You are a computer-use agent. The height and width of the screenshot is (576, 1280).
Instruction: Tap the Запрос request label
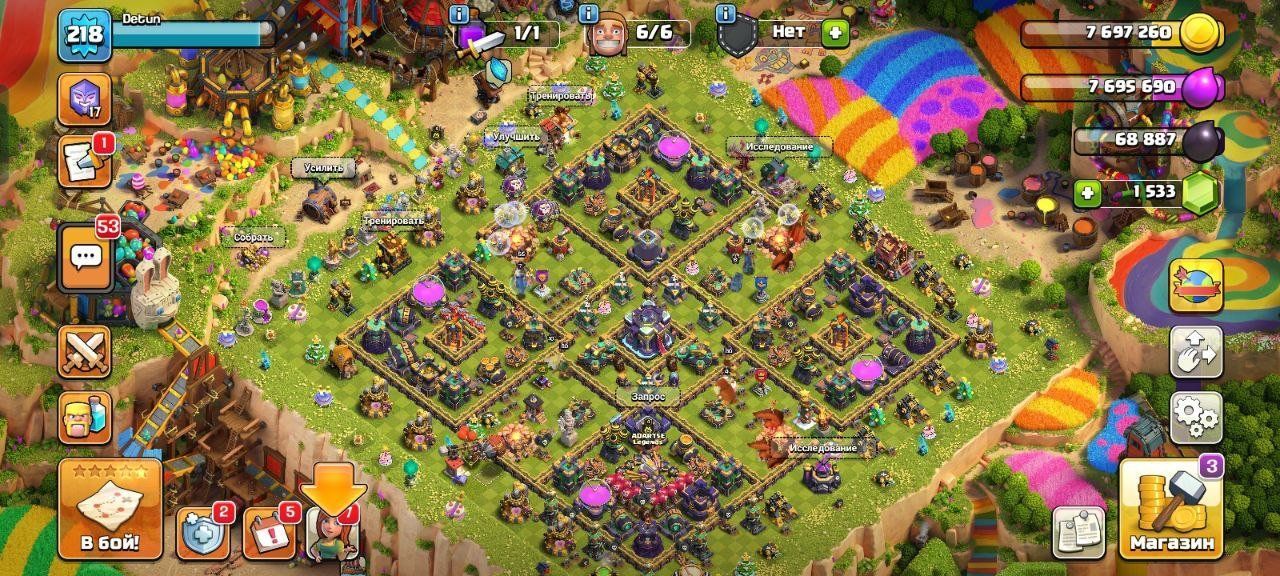[647, 397]
